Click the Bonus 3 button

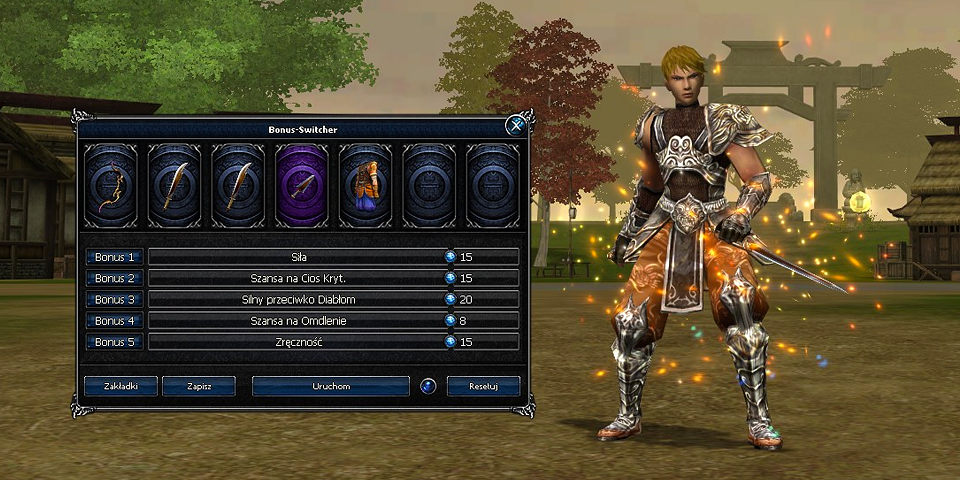click(114, 299)
